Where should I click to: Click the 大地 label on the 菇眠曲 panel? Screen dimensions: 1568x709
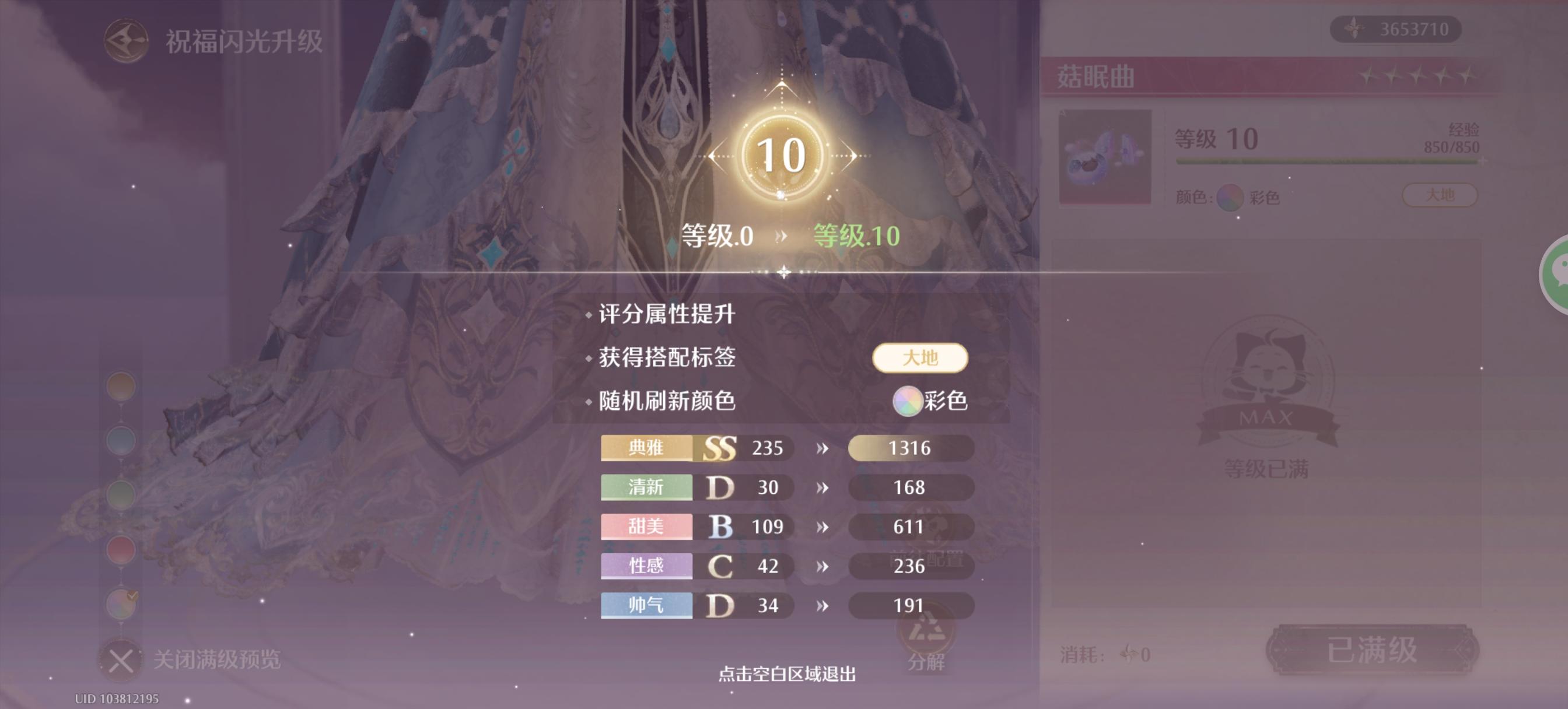(1441, 195)
